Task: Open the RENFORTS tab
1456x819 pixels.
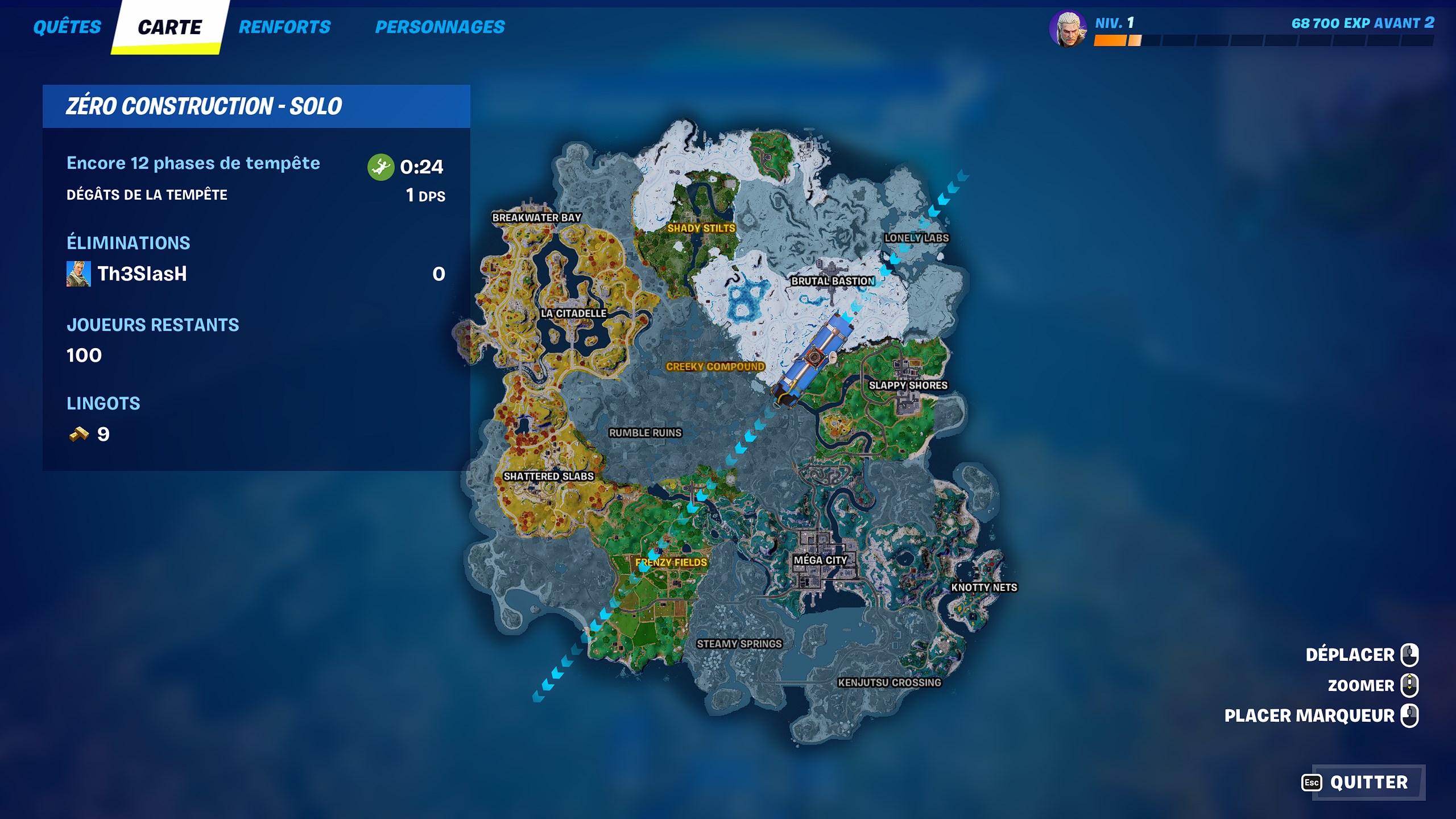Action: tap(283, 26)
